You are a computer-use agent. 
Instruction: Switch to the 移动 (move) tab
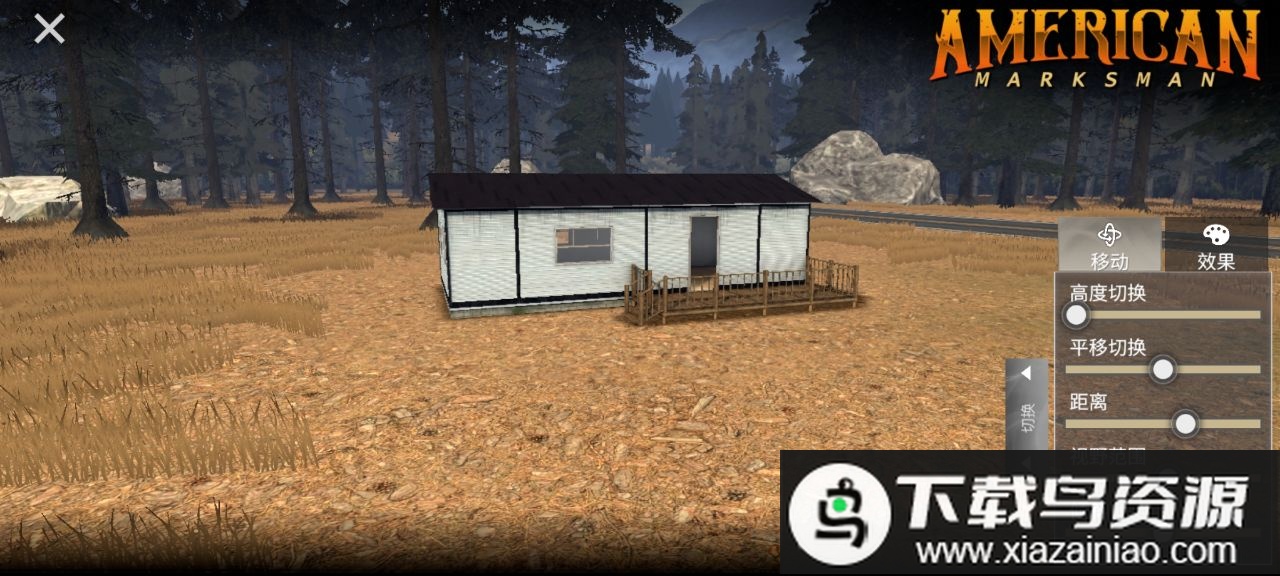(x=1110, y=246)
